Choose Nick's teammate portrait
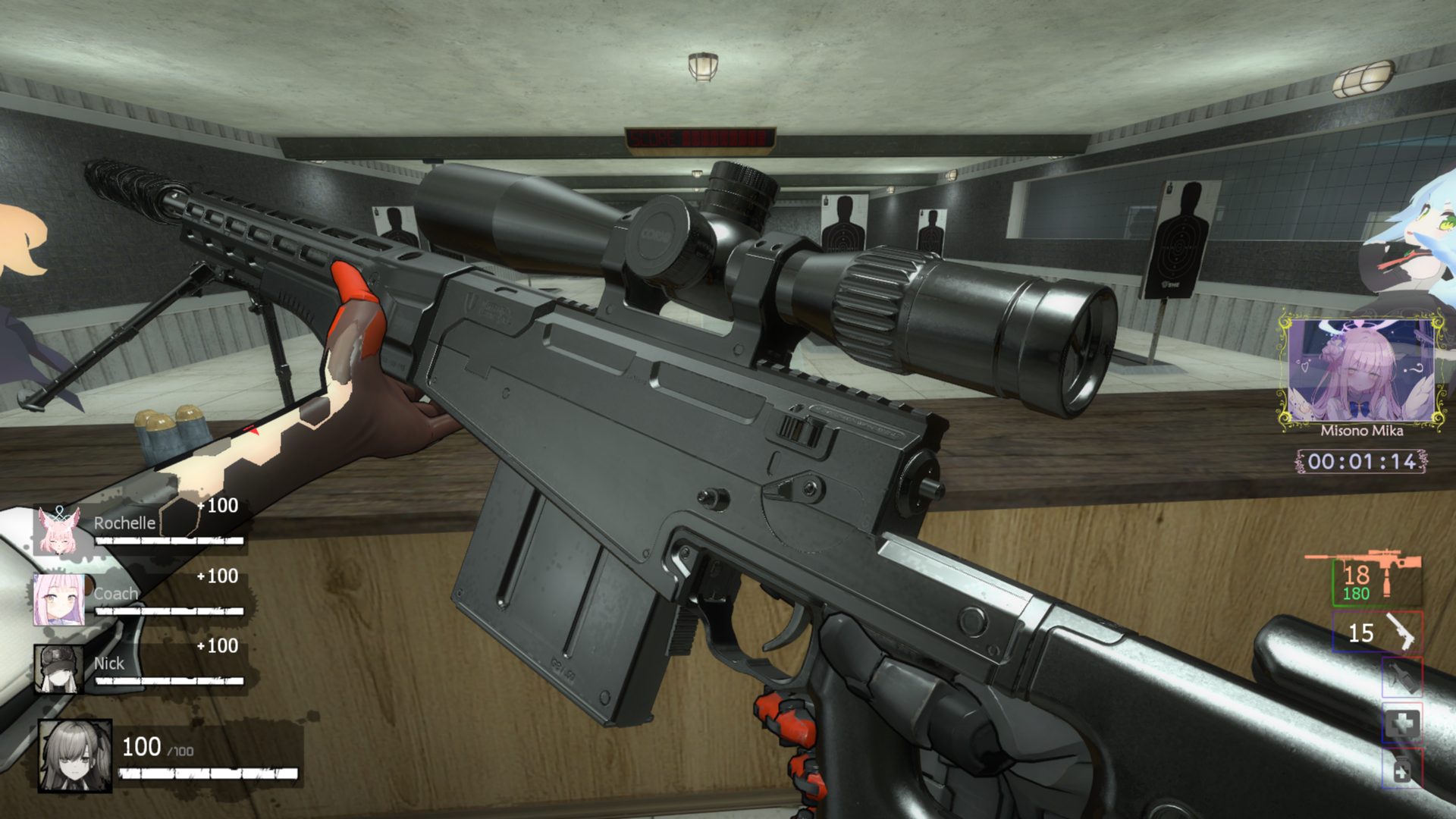Screen dimensions: 1456x819 coord(58,669)
